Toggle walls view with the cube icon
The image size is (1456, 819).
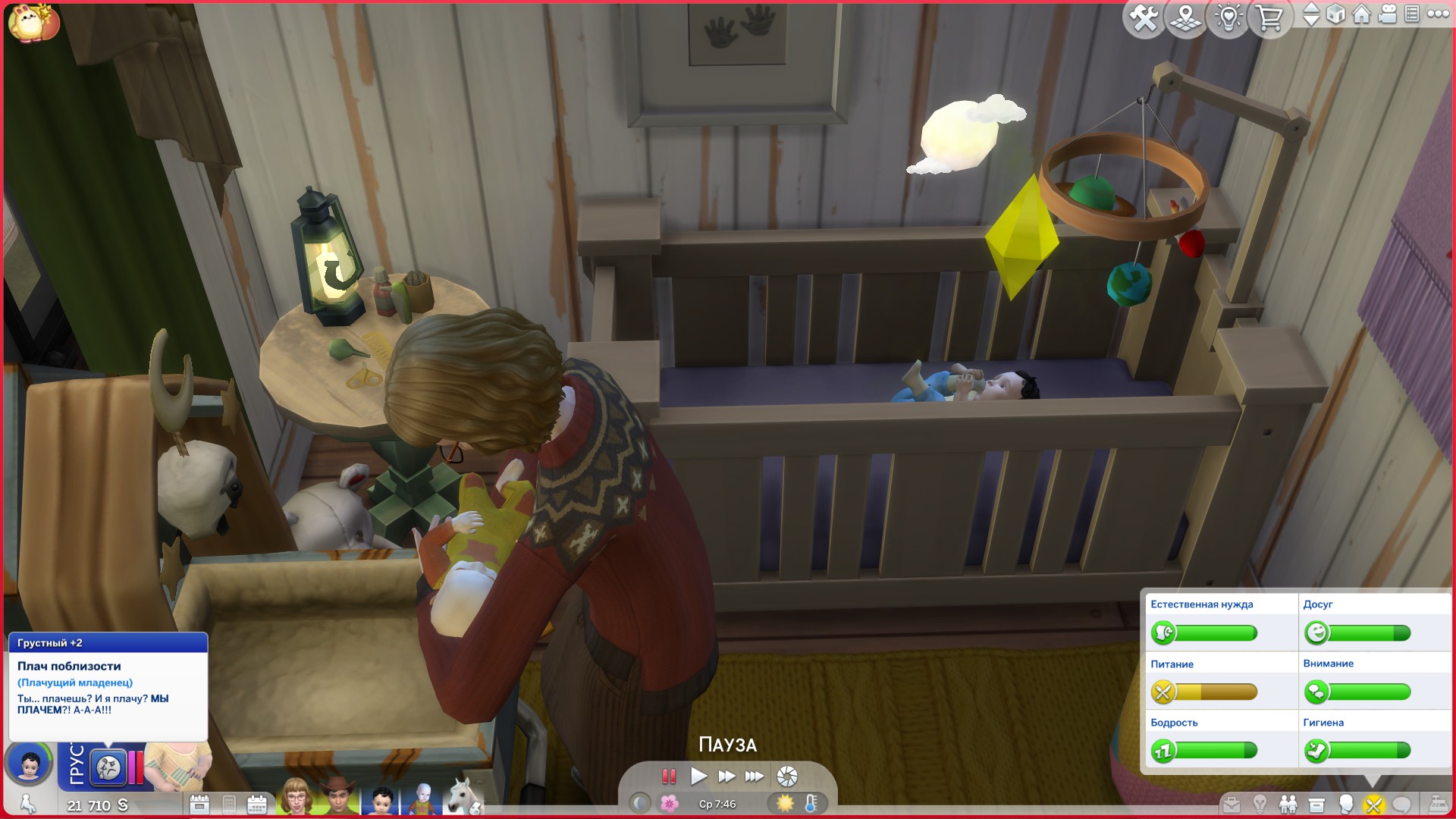(x=1336, y=14)
